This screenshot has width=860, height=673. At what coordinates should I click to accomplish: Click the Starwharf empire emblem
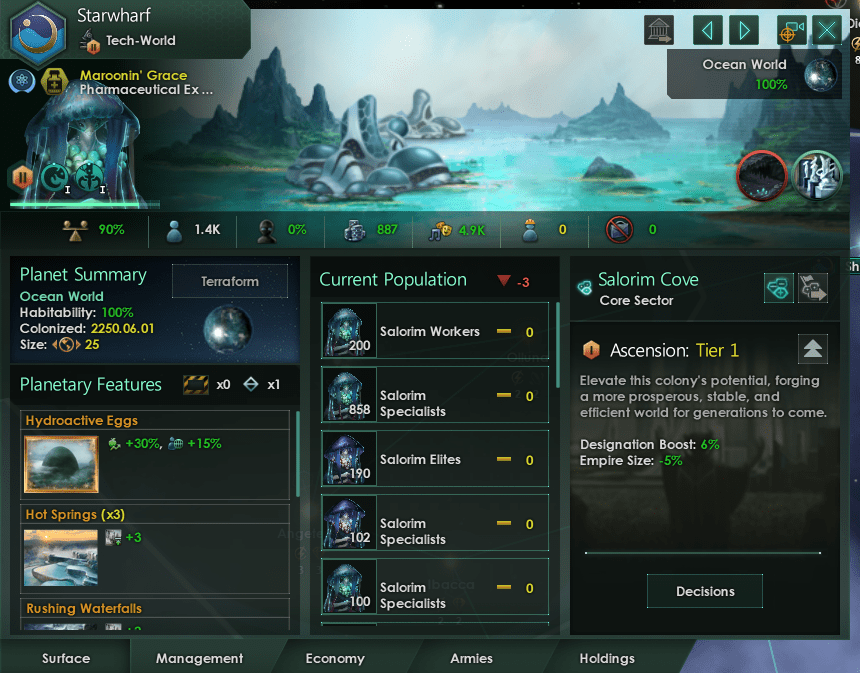[x=38, y=30]
